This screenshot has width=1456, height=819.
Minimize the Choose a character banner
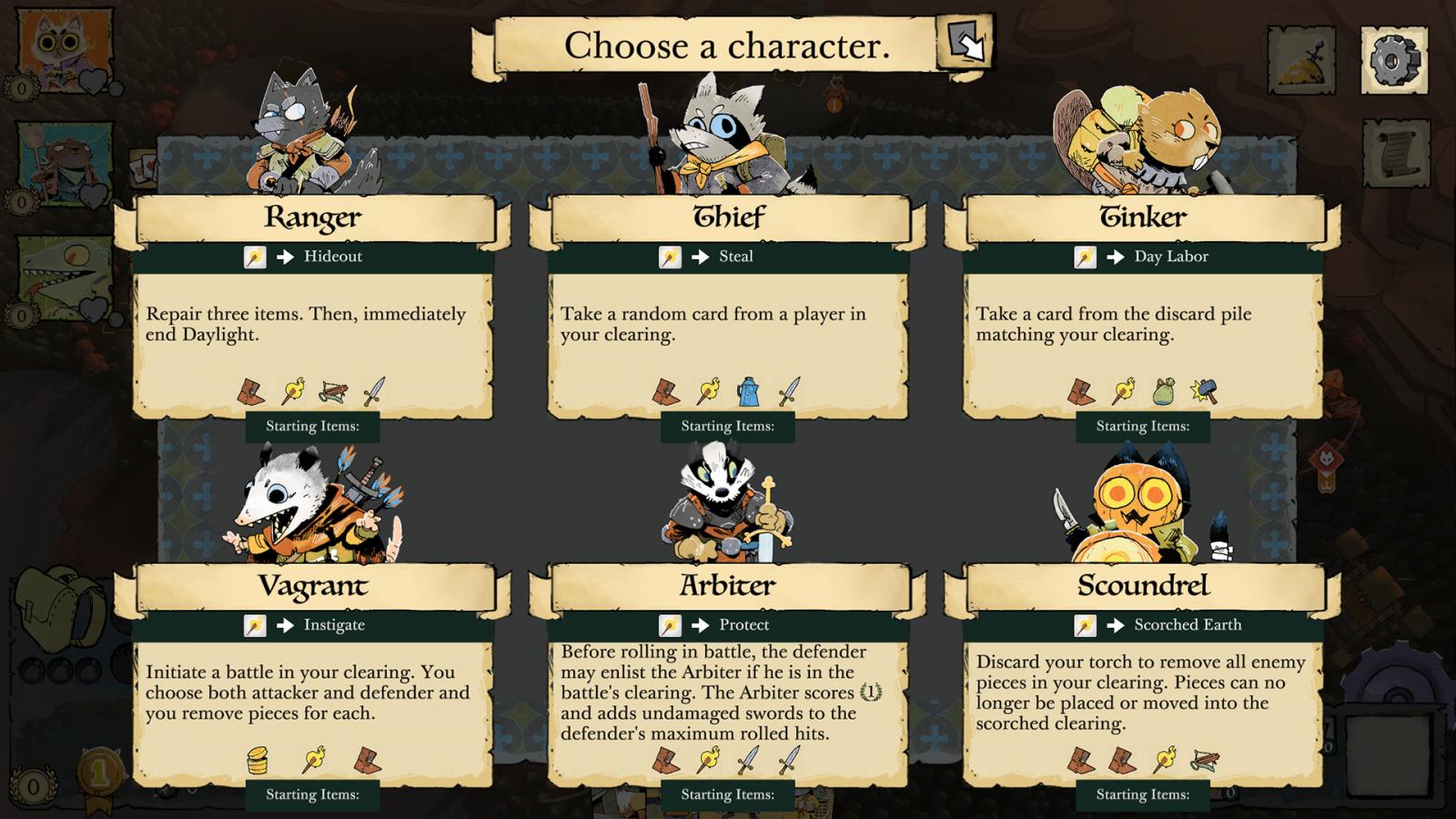click(966, 43)
